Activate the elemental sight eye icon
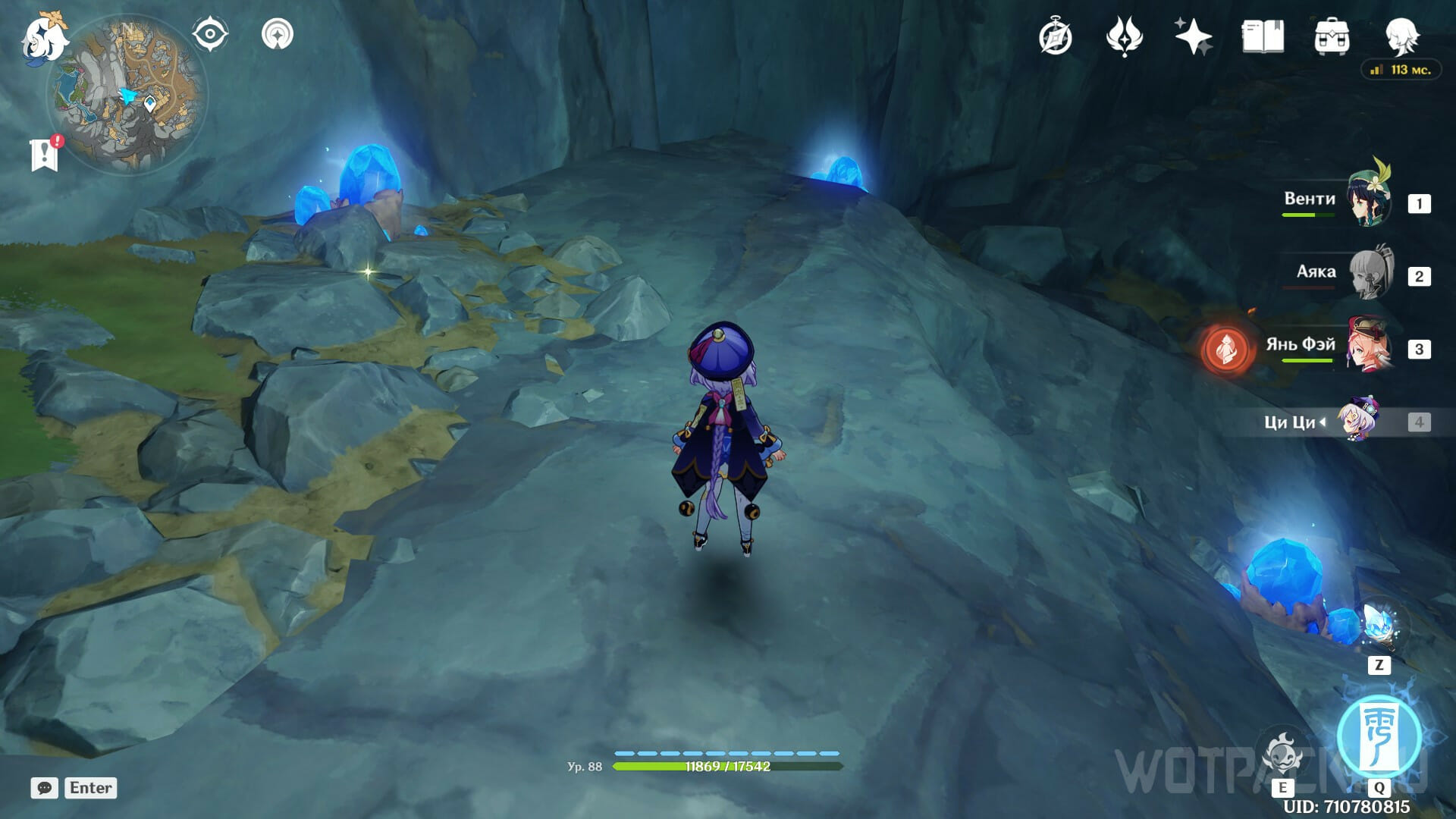This screenshot has width=1456, height=819. (210, 35)
